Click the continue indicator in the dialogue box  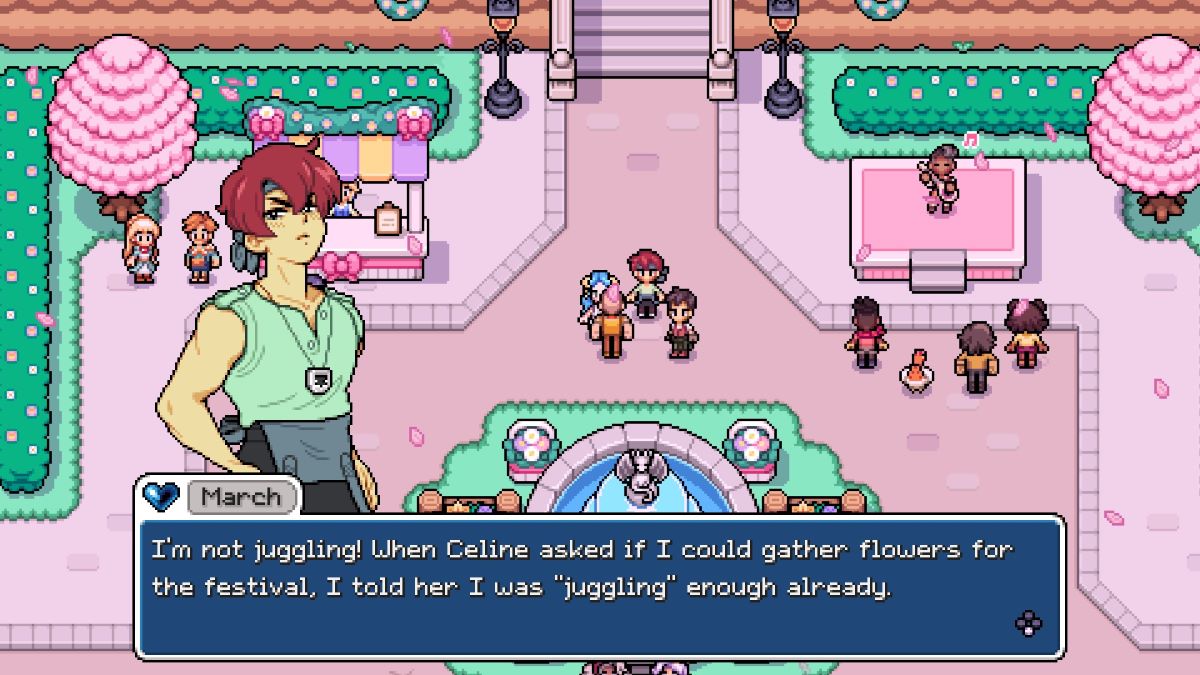pyautogui.click(x=1028, y=624)
